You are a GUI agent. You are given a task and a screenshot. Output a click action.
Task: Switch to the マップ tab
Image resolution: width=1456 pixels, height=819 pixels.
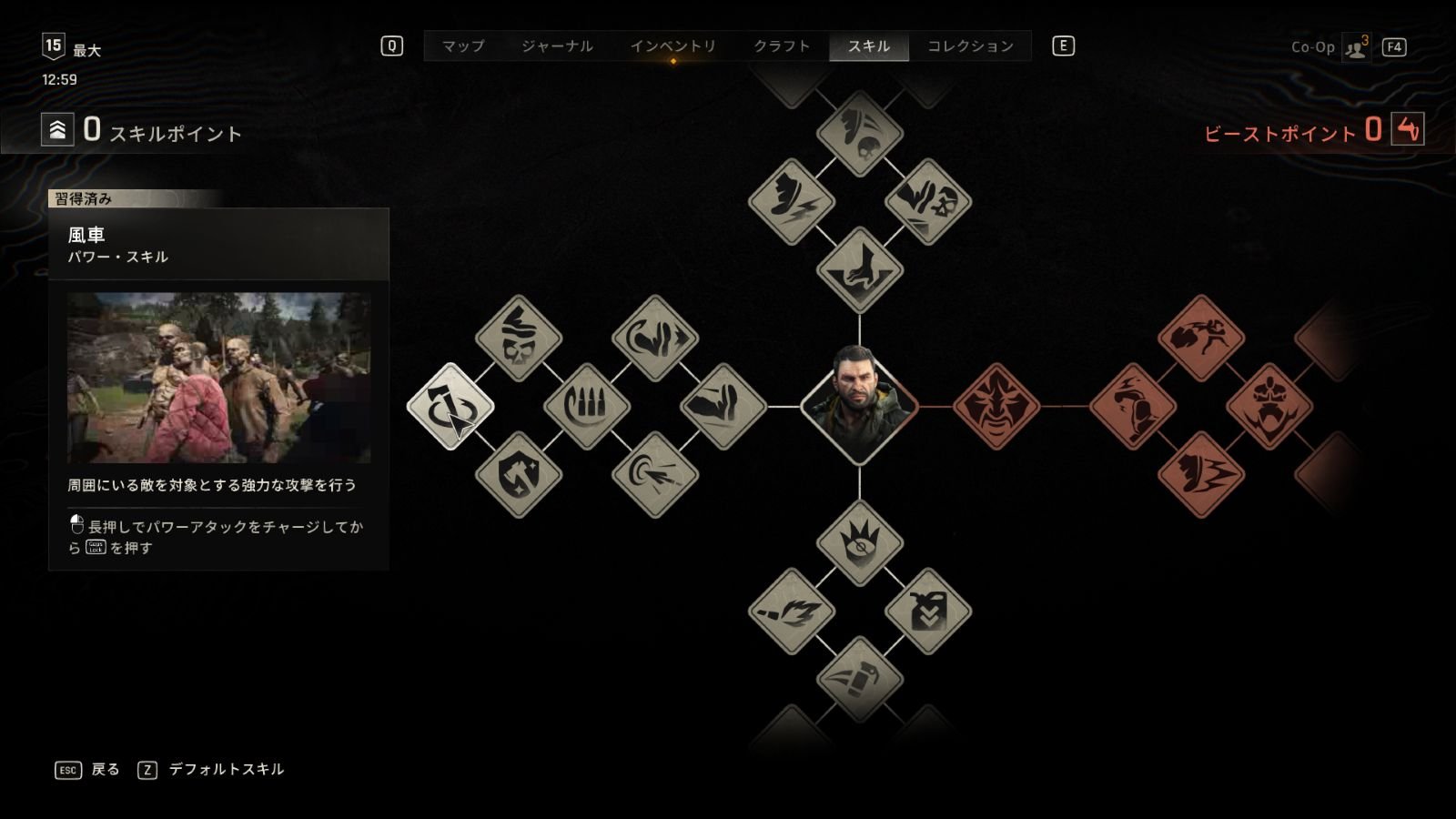(463, 46)
